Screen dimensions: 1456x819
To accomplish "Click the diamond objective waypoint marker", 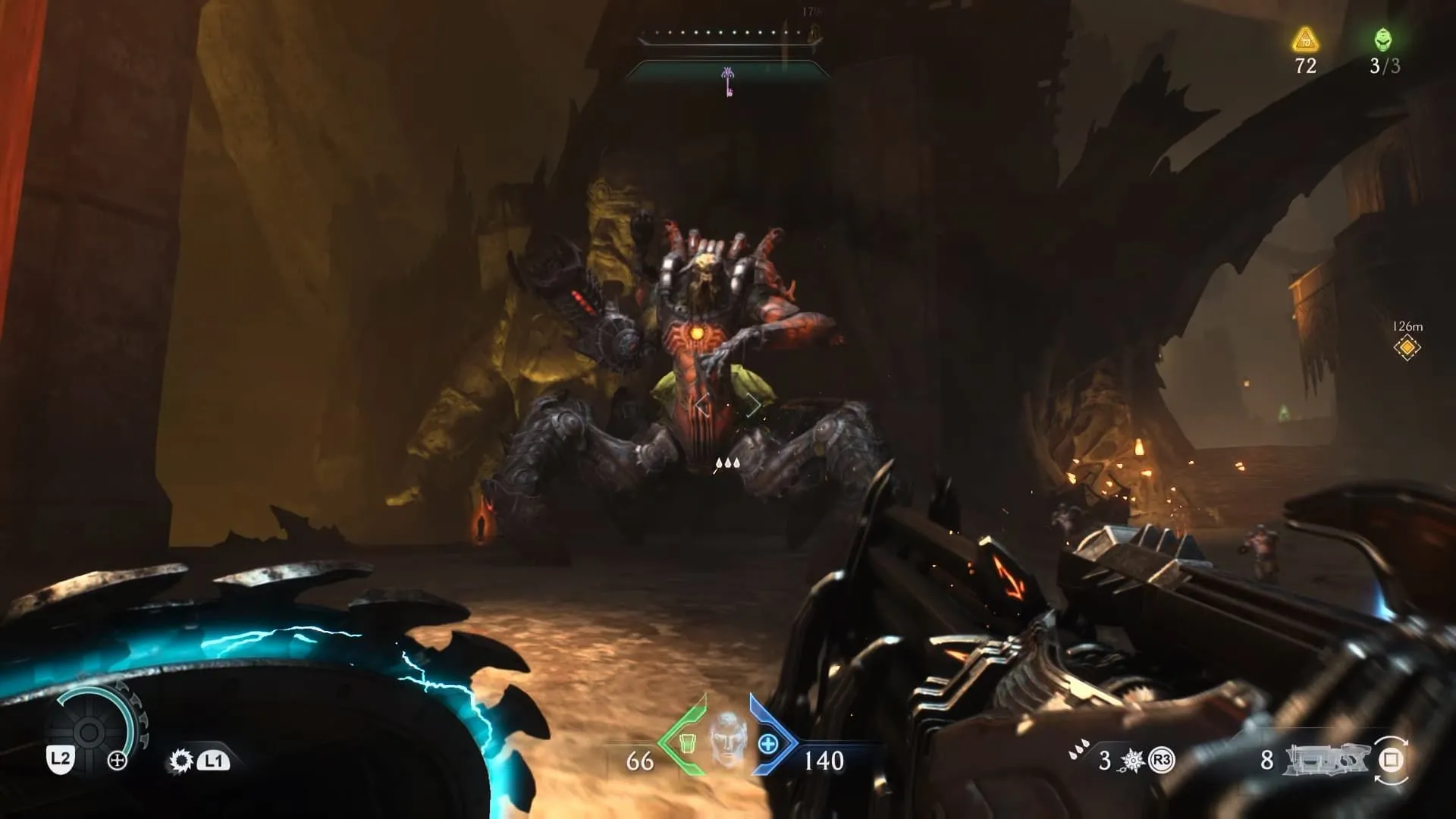I will pyautogui.click(x=1407, y=347).
